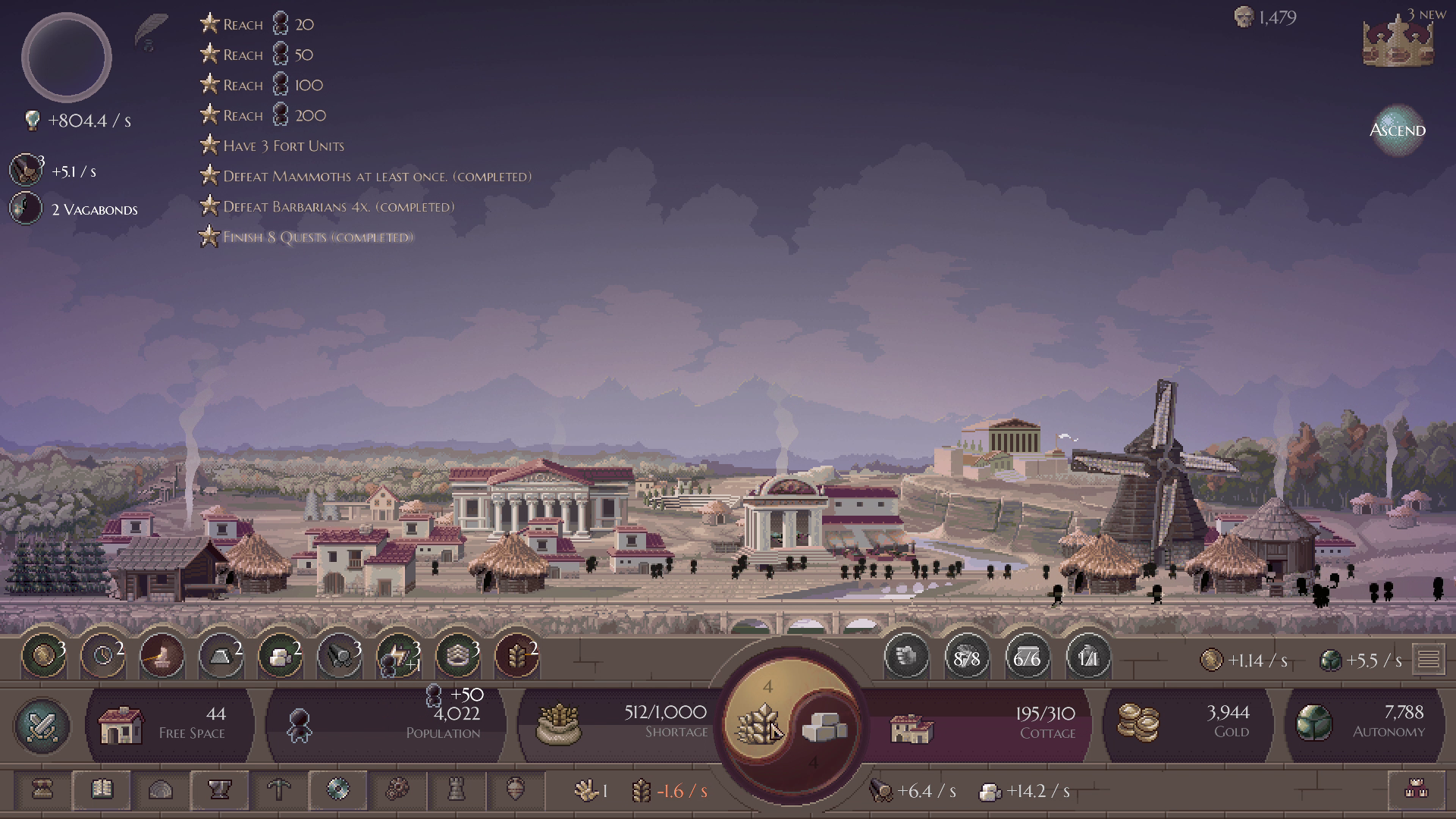Click the Ascend orb button

click(x=1397, y=130)
